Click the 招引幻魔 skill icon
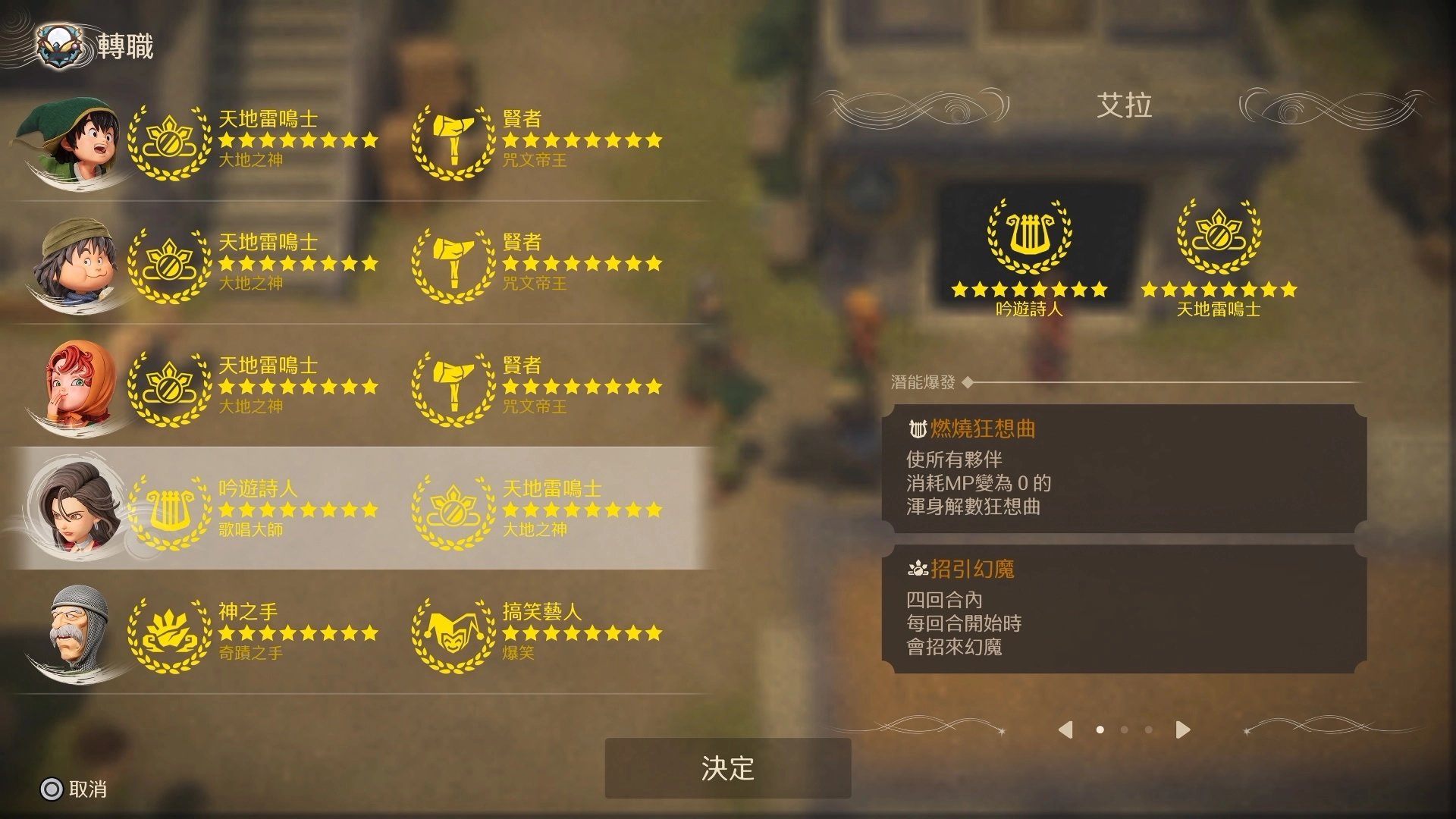The width and height of the screenshot is (1456, 819). click(x=918, y=570)
